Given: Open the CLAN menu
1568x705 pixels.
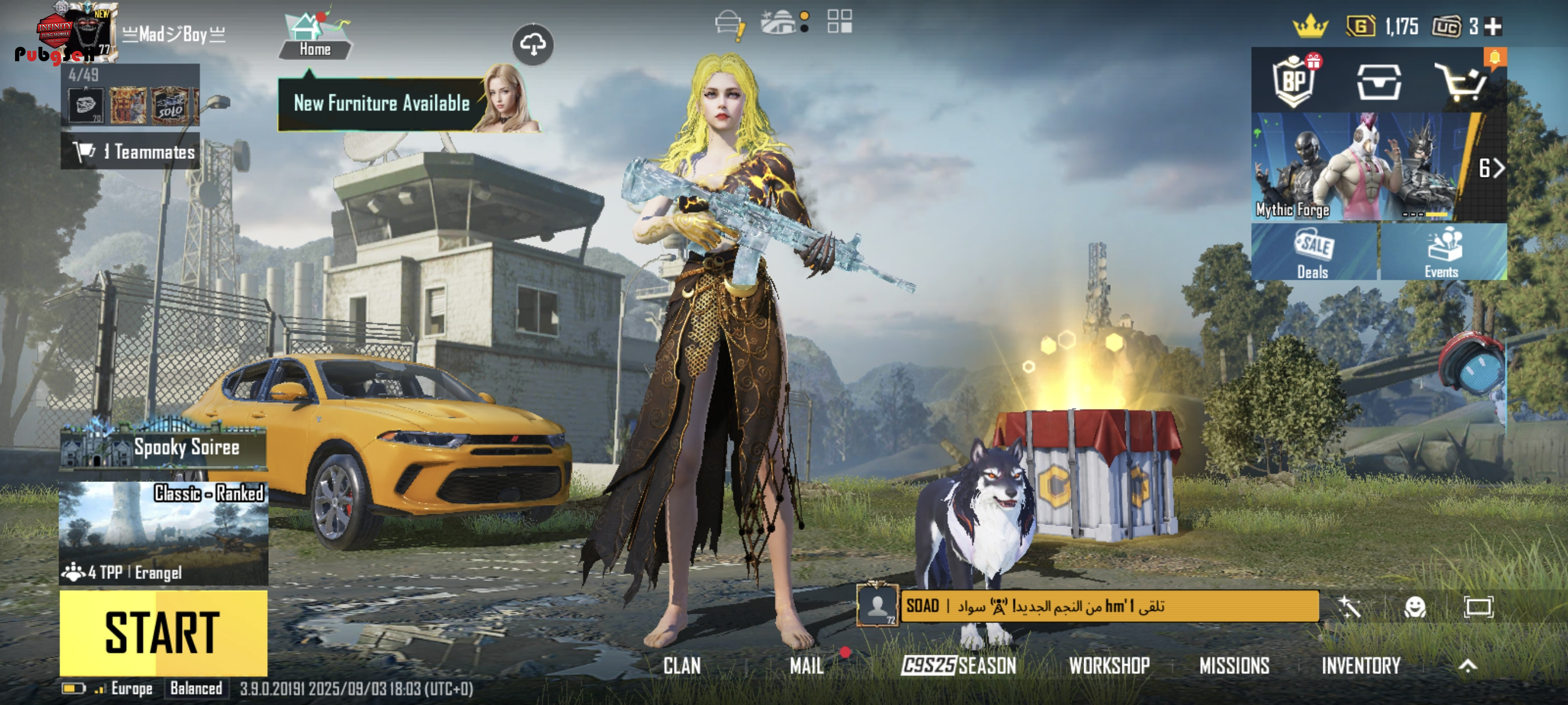Looking at the screenshot, I should pos(682,666).
